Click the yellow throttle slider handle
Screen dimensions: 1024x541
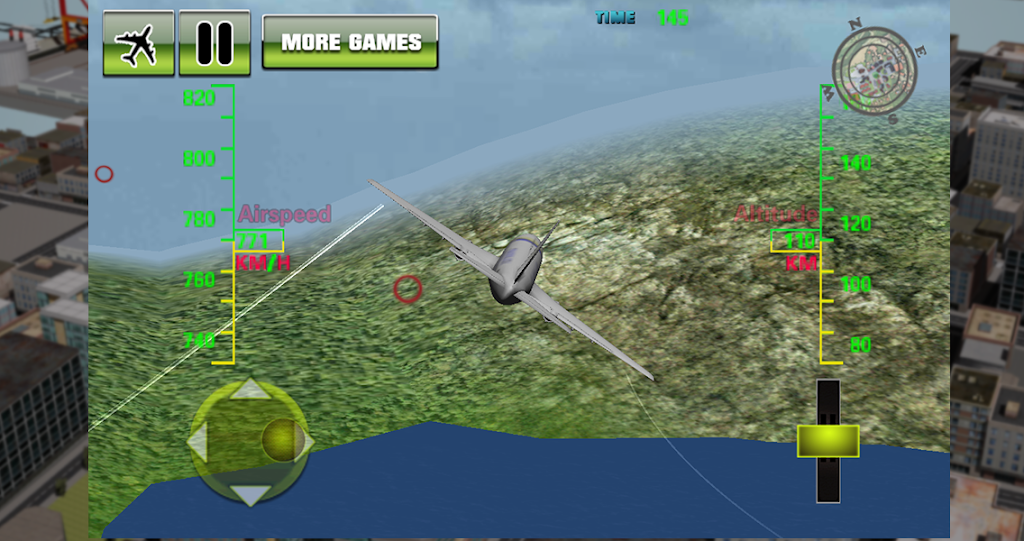827,441
